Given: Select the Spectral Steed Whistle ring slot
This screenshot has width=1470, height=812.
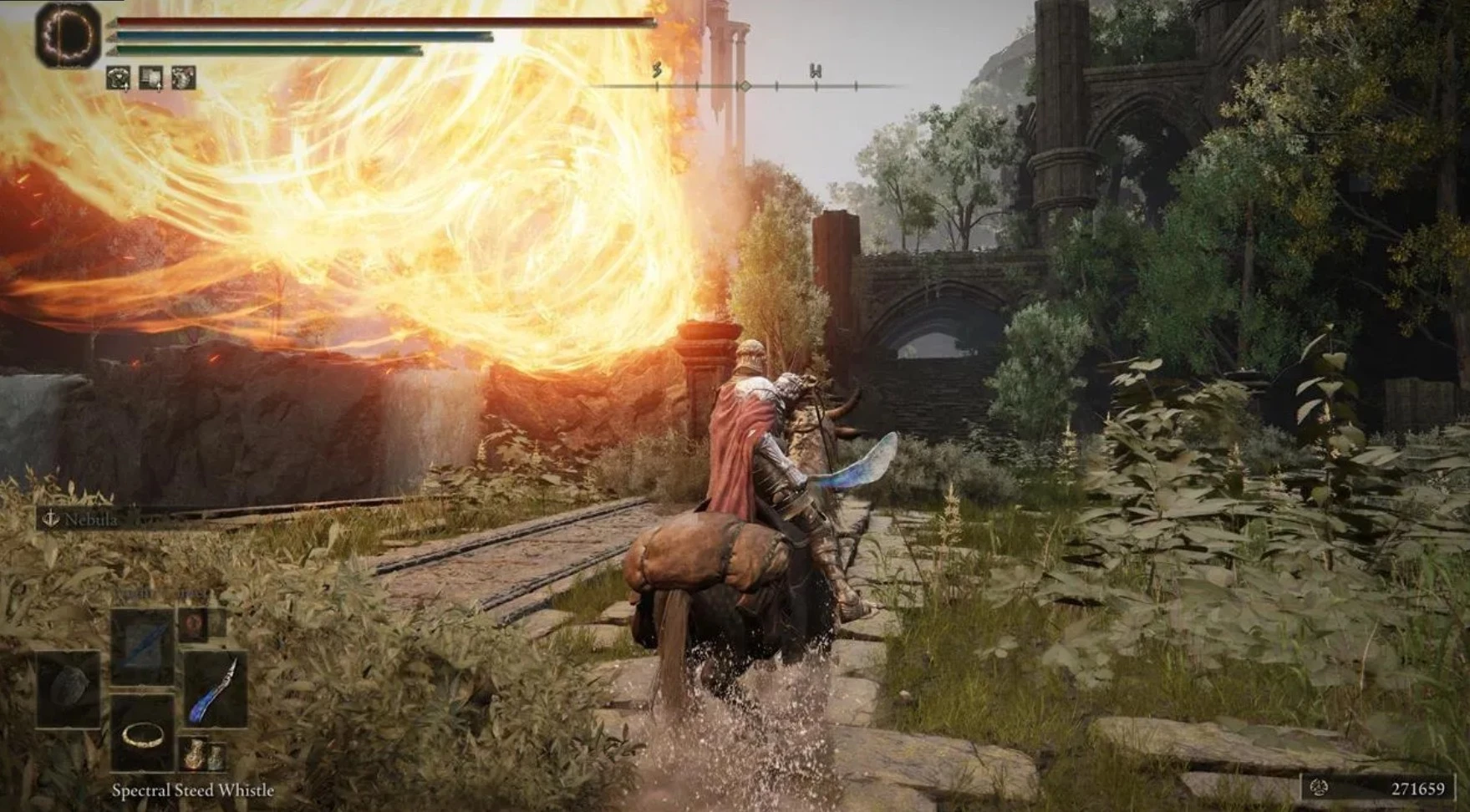Looking at the screenshot, I should 143,734.
